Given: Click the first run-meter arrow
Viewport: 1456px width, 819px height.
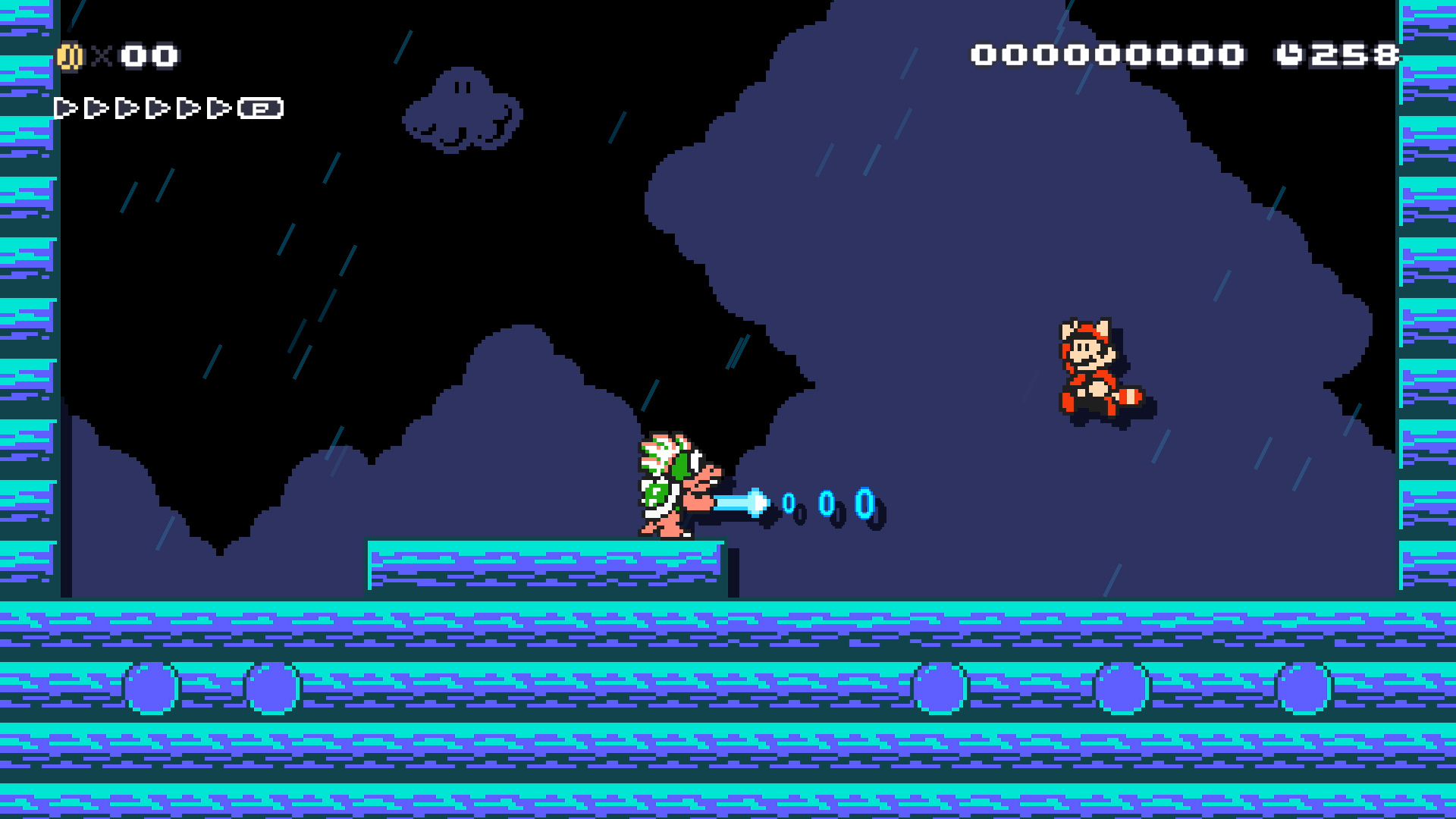Looking at the screenshot, I should 65,108.
